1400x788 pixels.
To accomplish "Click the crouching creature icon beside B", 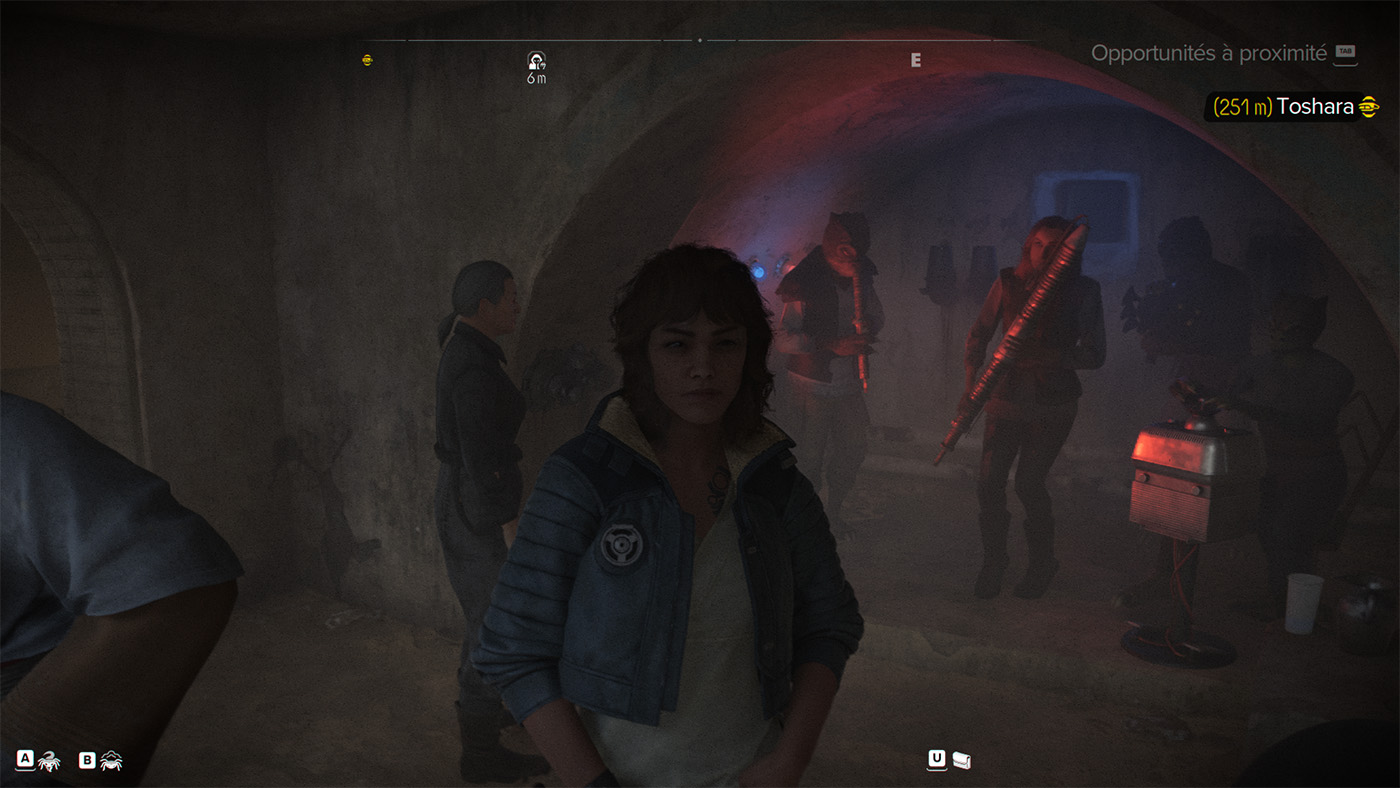I will [111, 762].
